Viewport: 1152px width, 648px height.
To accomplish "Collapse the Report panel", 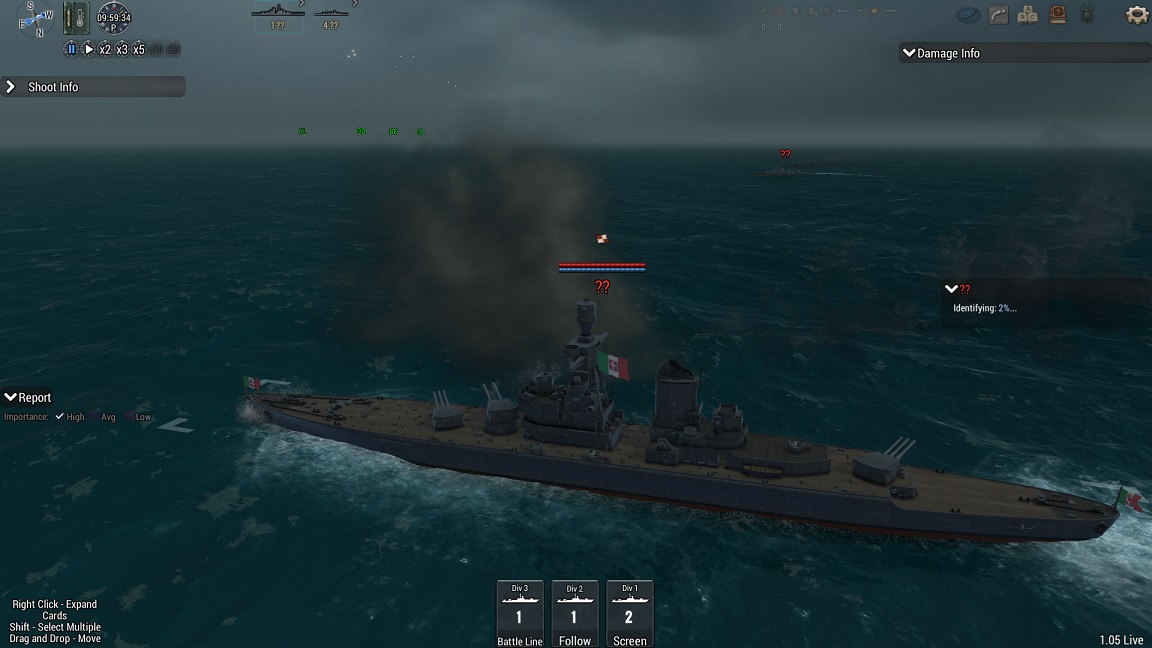I will coord(10,397).
